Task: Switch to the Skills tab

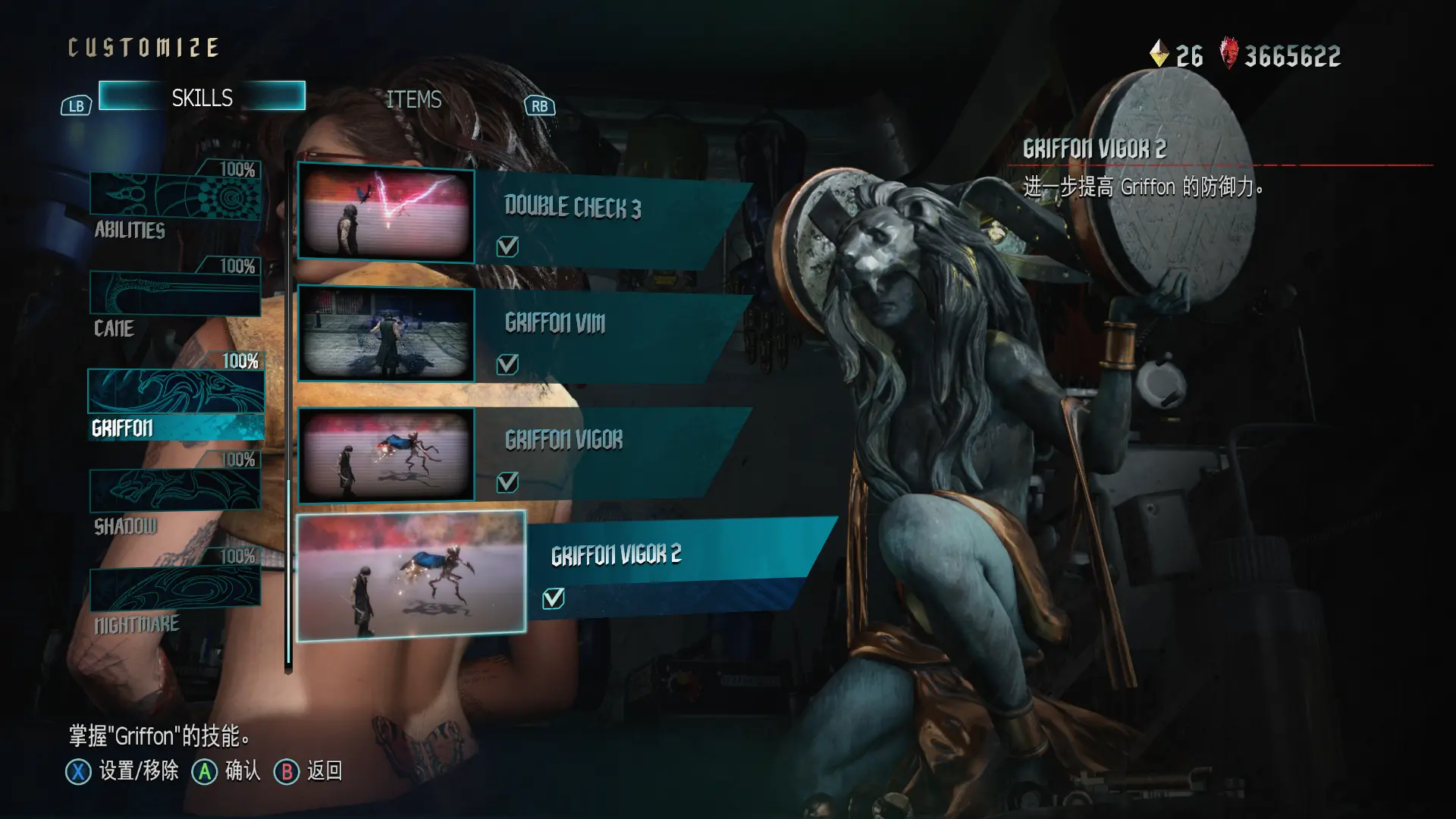Action: pyautogui.click(x=202, y=97)
